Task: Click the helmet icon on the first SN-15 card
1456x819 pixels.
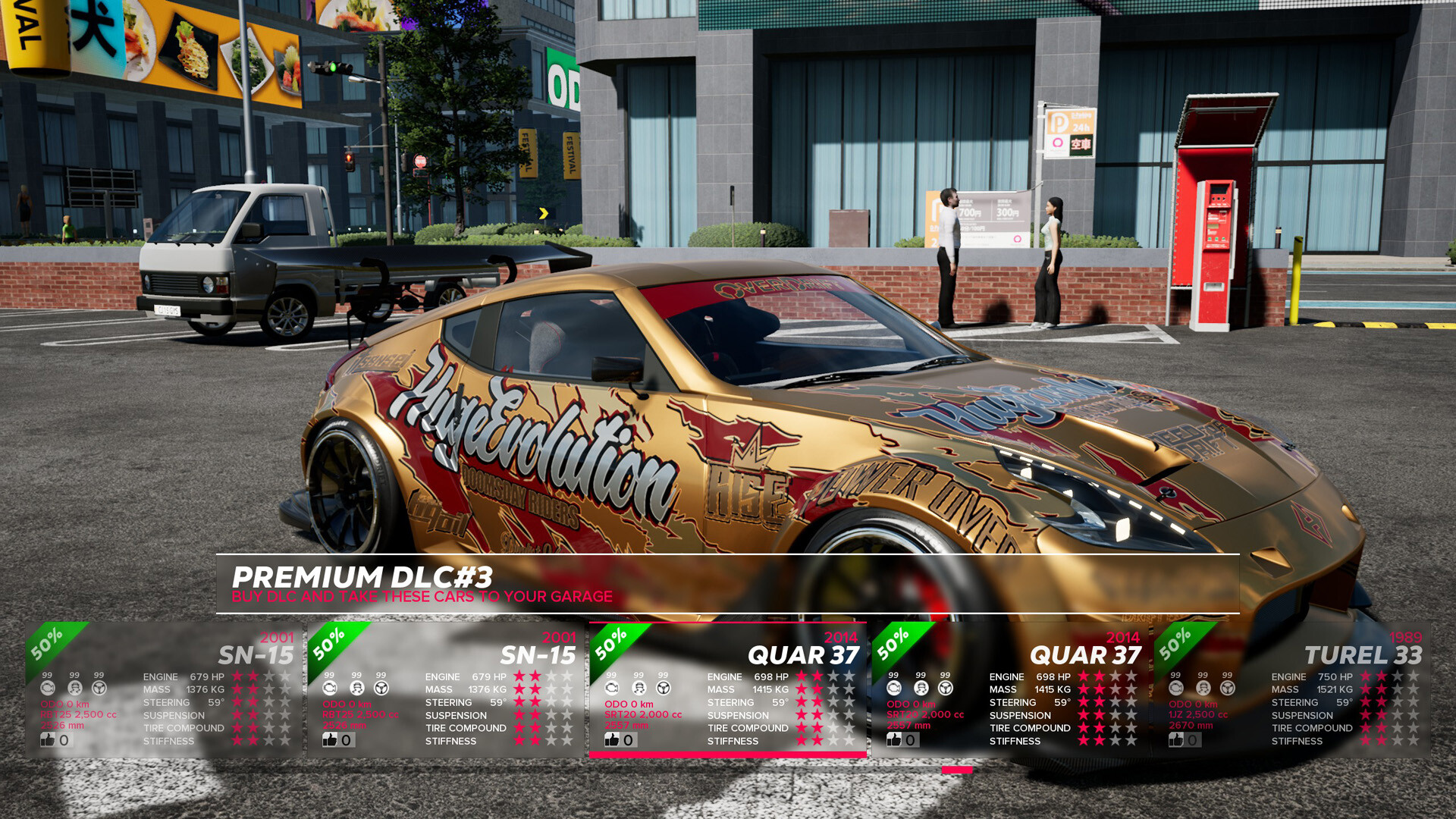Action: click(74, 688)
